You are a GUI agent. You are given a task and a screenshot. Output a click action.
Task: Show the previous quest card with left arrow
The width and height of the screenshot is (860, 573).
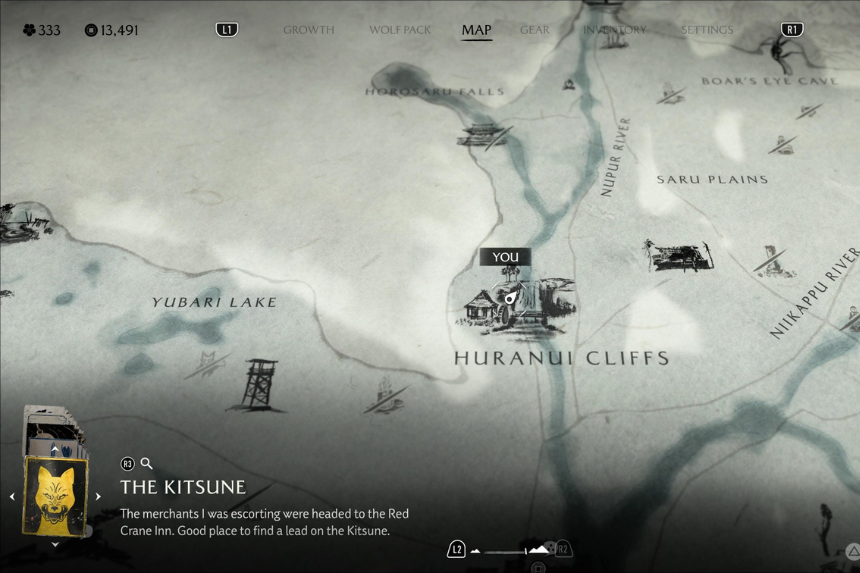[13, 496]
